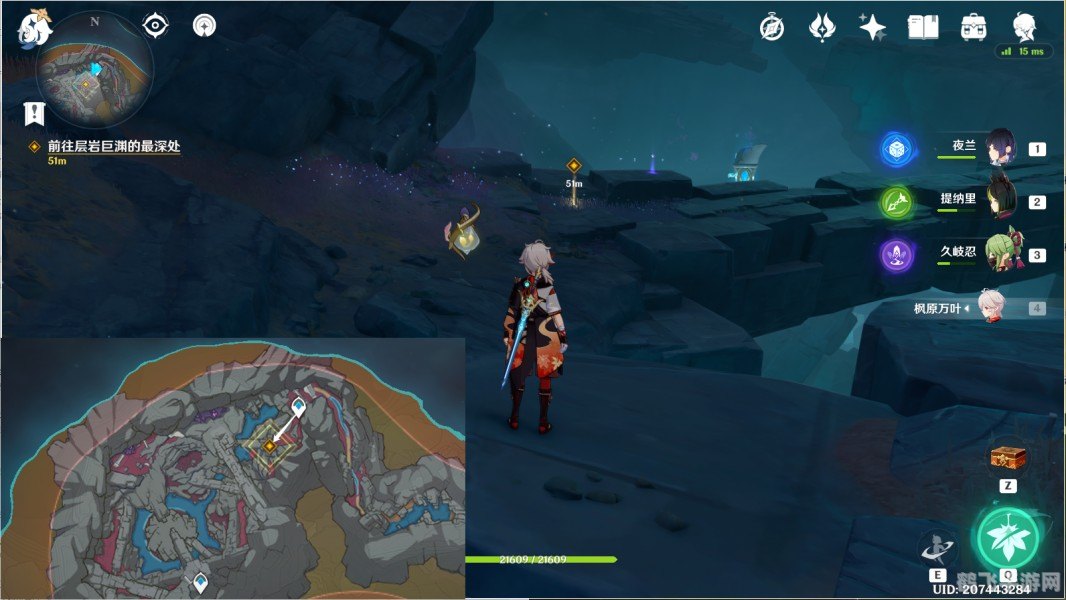
Task: Select active character 枫原万叶 in party list
Action: pyautogui.click(x=990, y=308)
